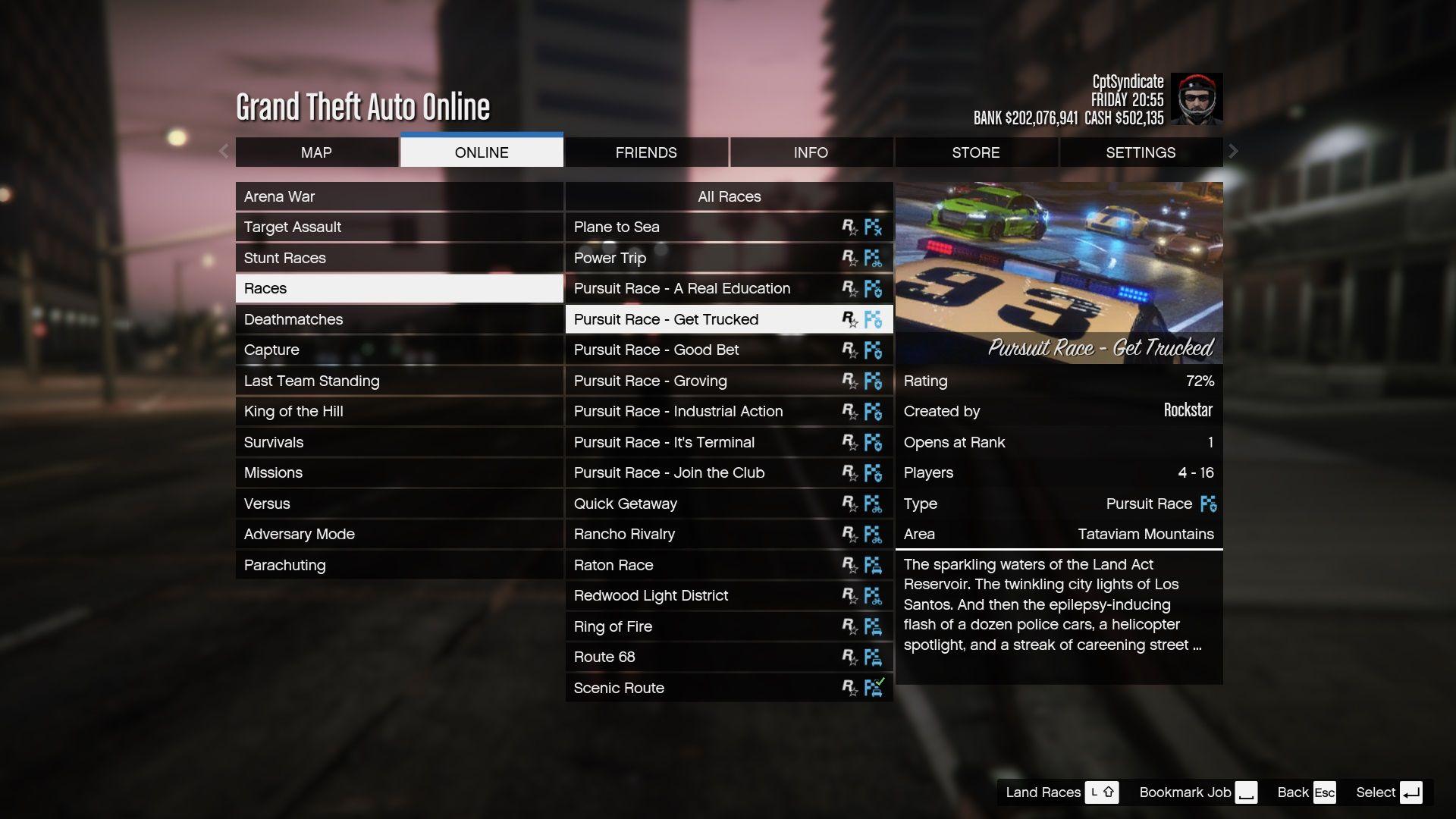1456x819 pixels.
Task: Open the Parachuting category
Action: [399, 565]
